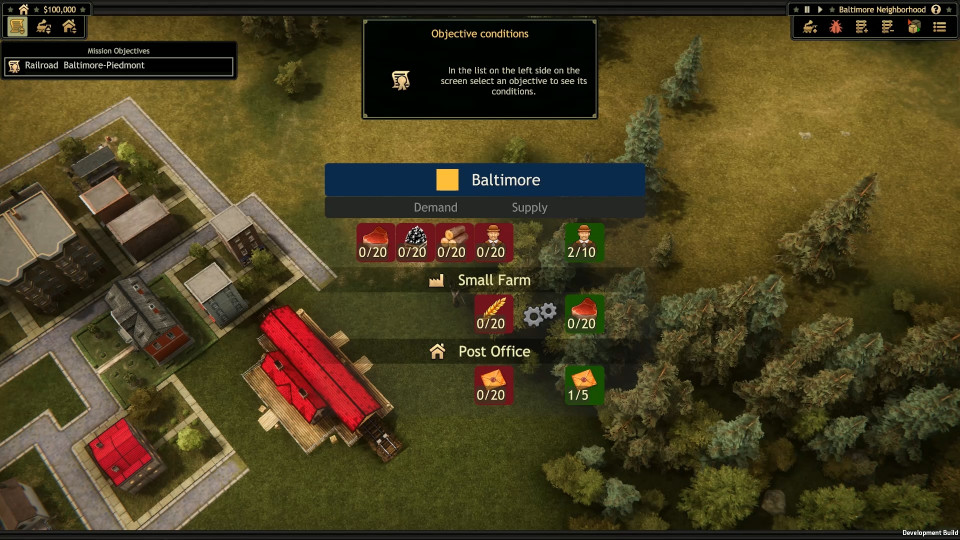
Task: Resume game with the play button
Action: click(x=821, y=9)
